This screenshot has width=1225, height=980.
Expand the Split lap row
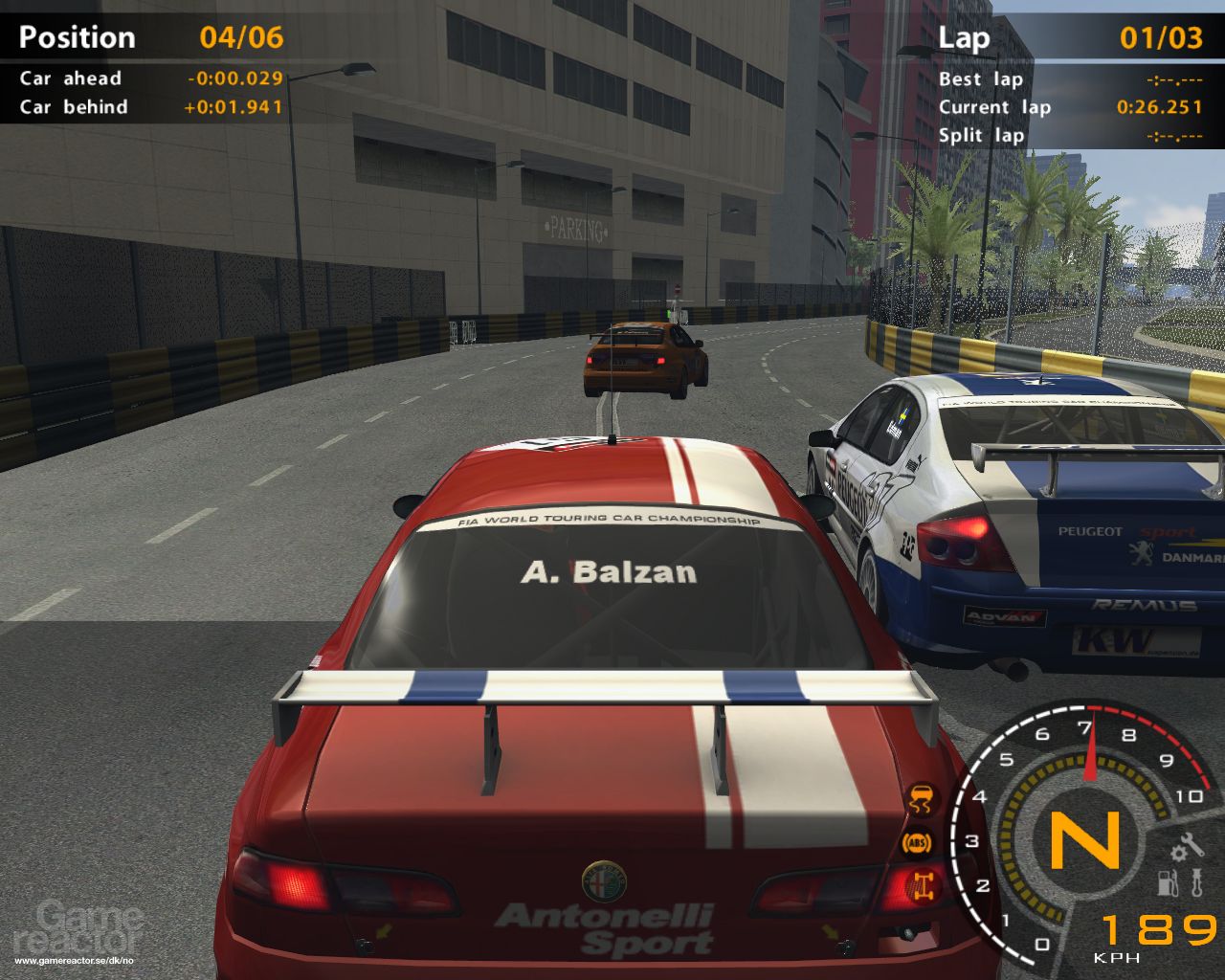point(980,136)
